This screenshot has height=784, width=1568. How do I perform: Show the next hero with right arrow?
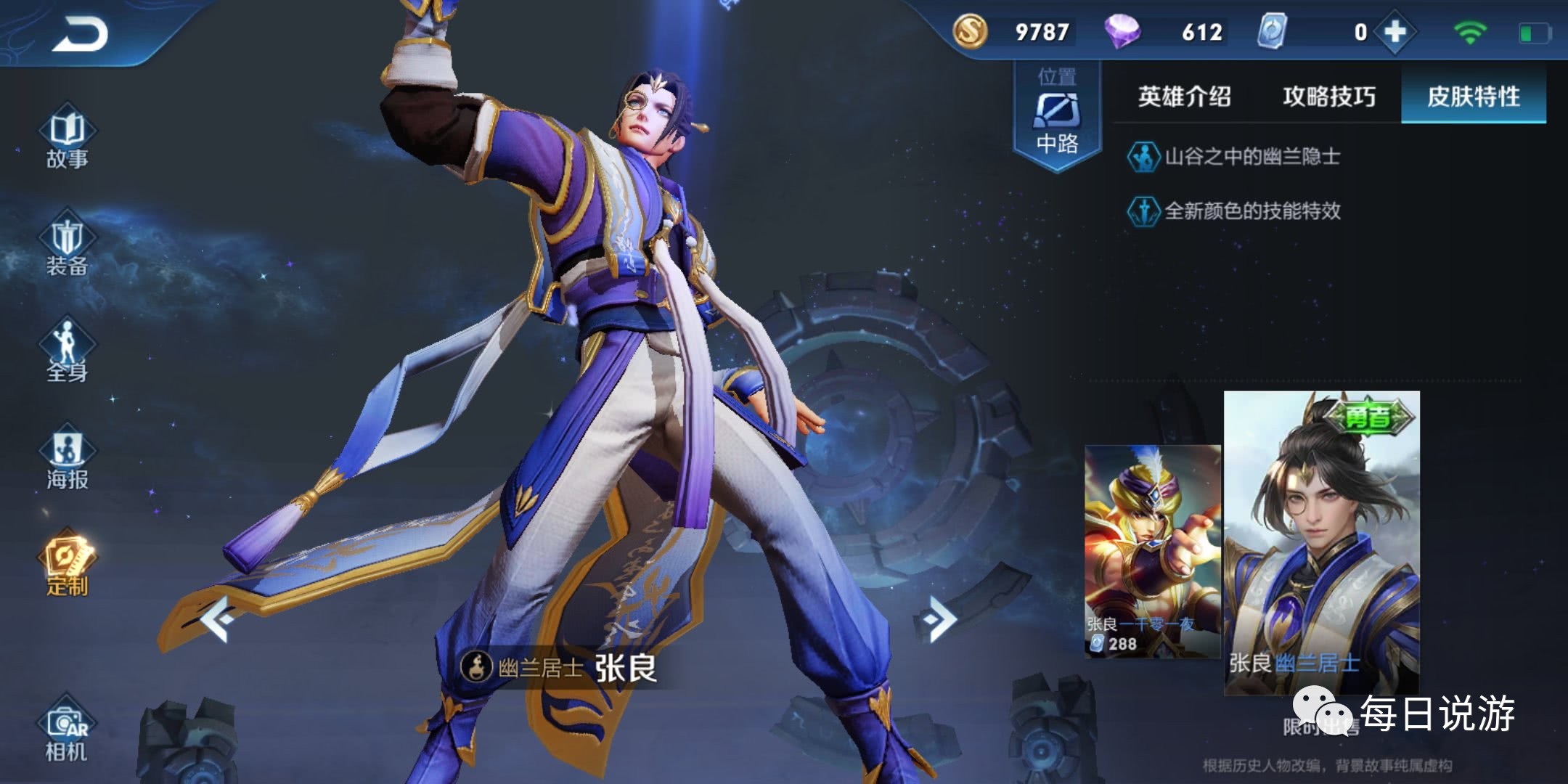(x=939, y=619)
